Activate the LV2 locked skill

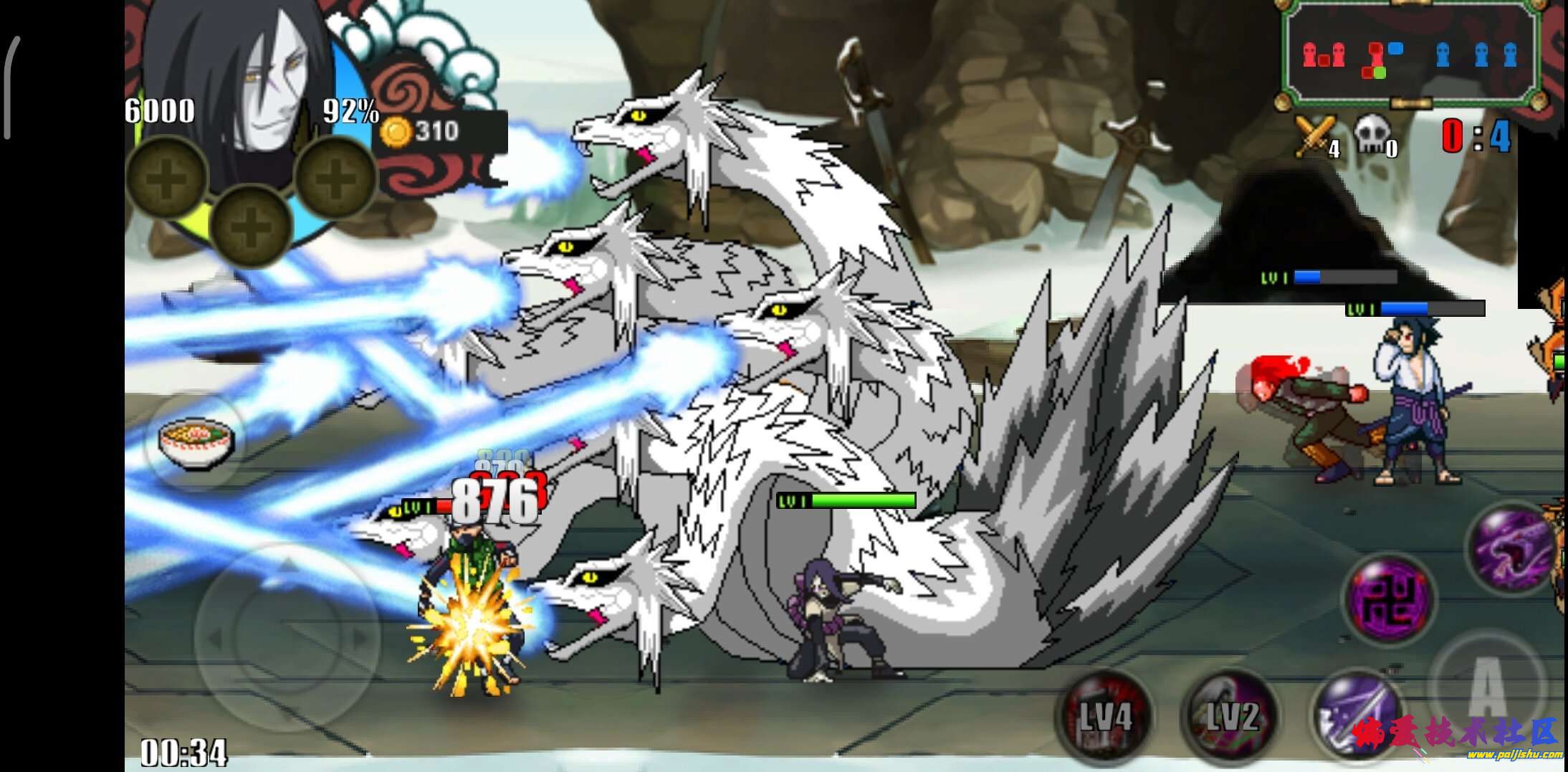tap(1230, 714)
